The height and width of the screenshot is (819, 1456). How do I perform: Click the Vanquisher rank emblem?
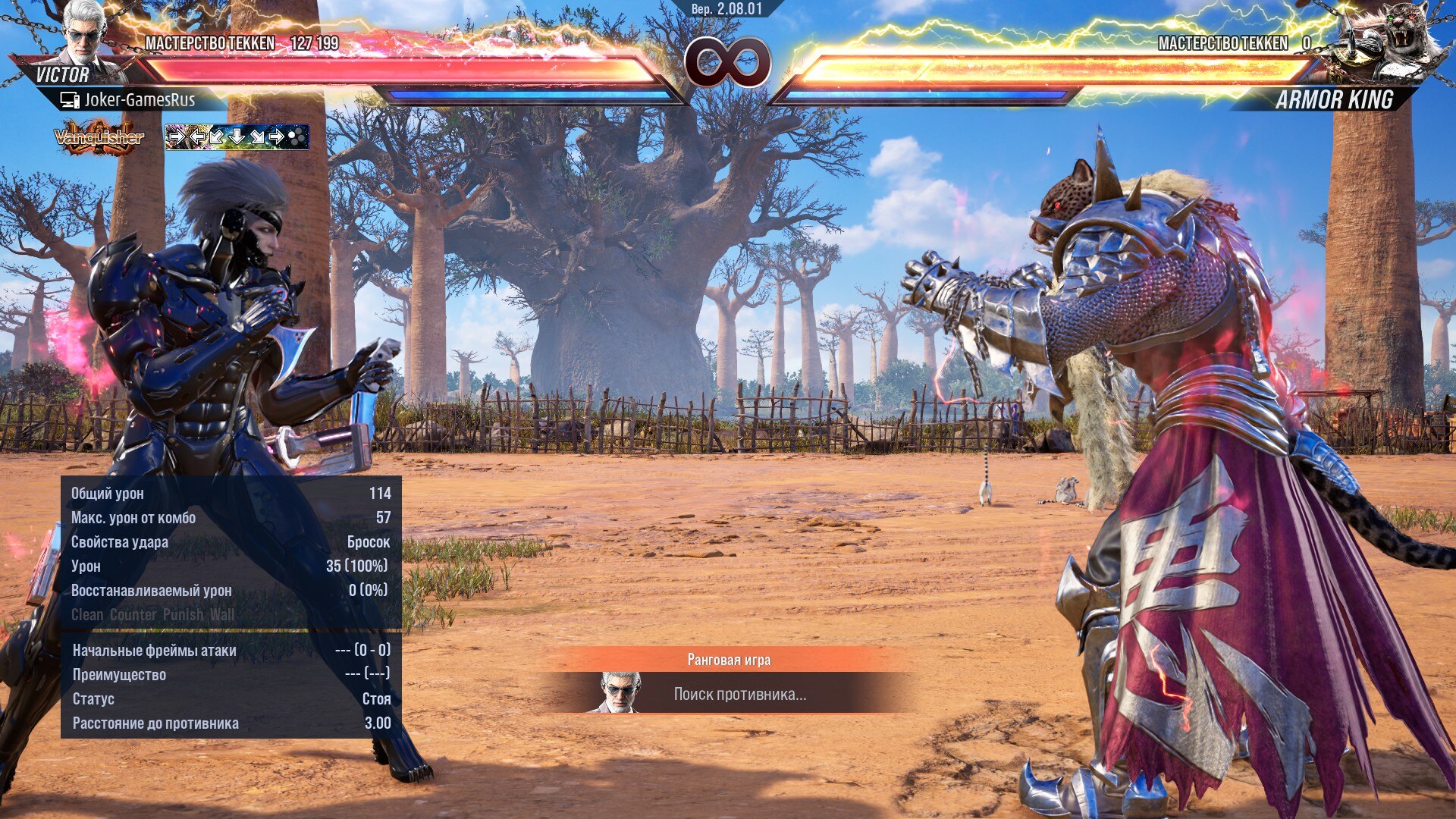[x=99, y=137]
